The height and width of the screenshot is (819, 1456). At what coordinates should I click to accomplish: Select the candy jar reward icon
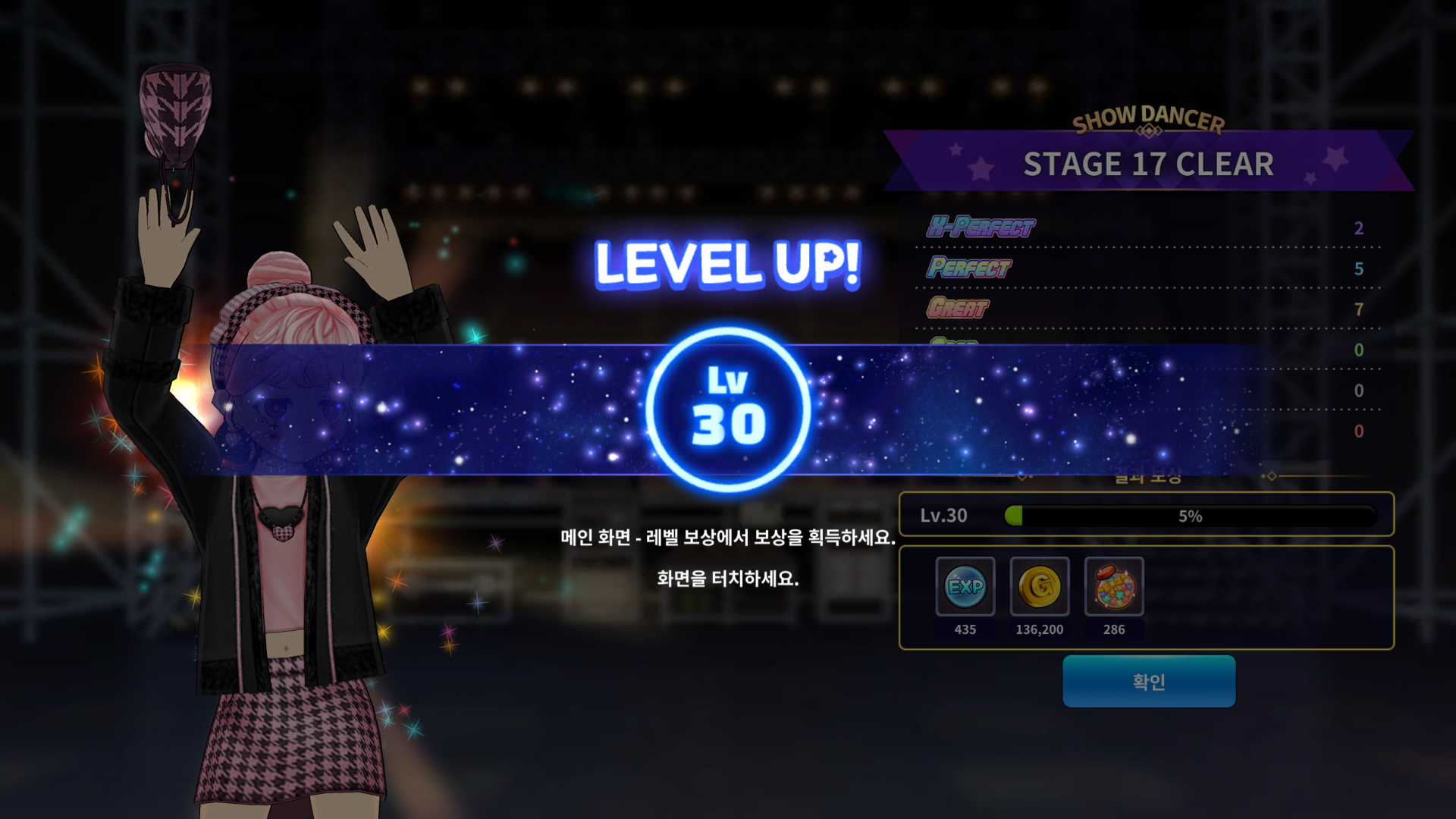[x=1114, y=586]
